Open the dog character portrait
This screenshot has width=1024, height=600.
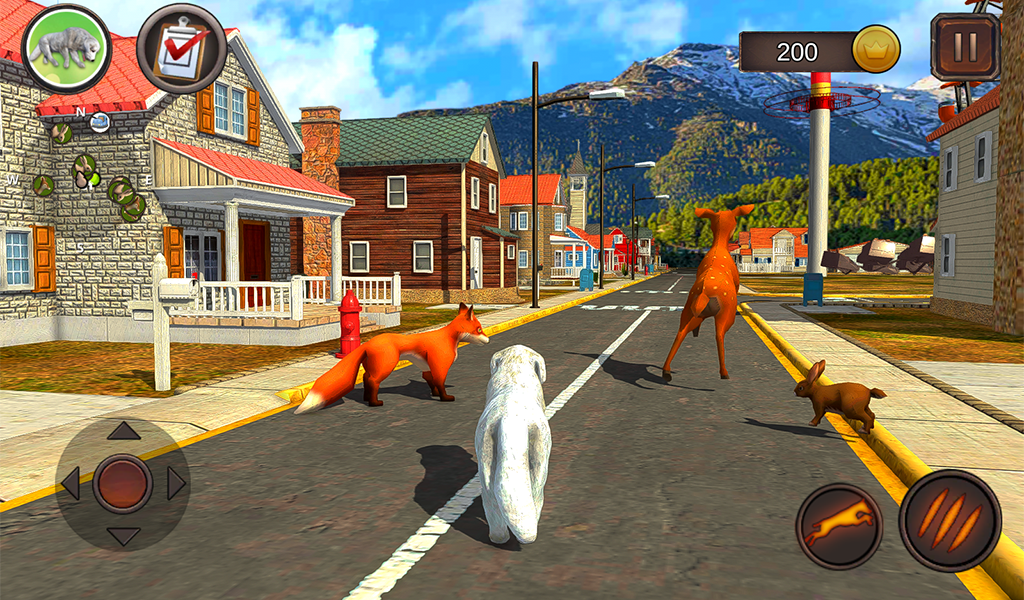(66, 48)
